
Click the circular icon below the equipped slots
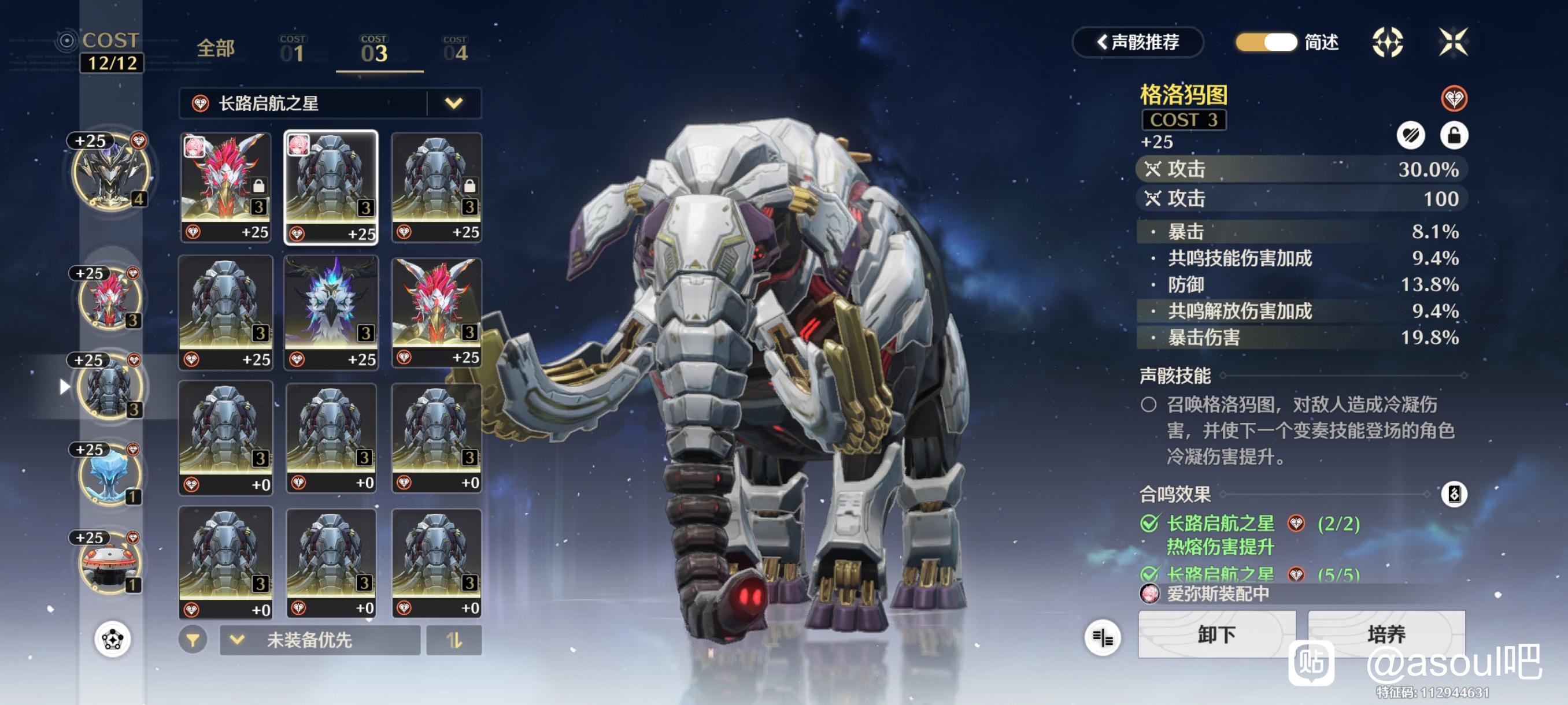[113, 639]
